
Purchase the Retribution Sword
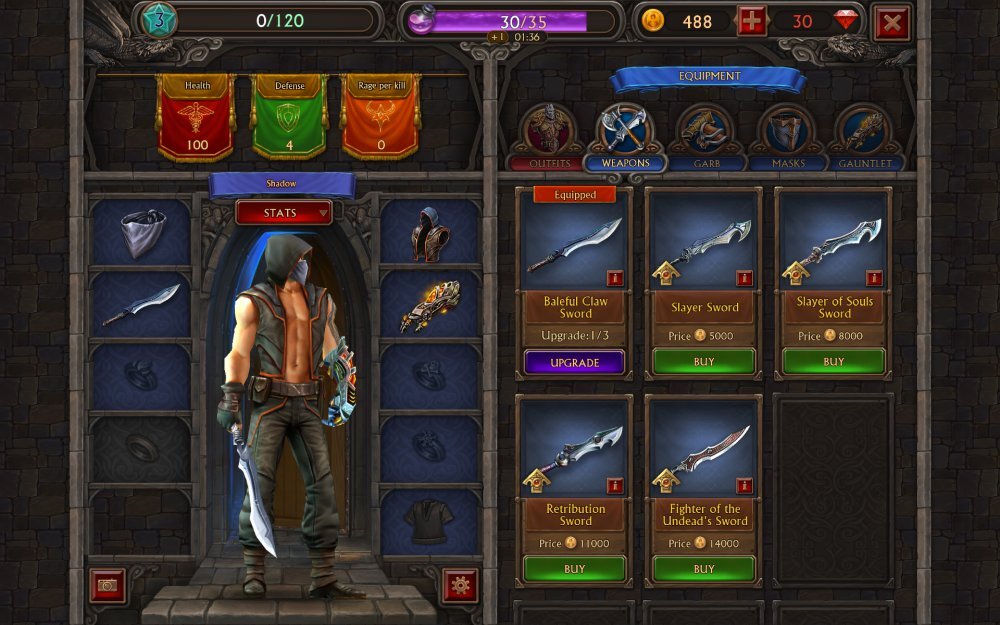pyautogui.click(x=575, y=569)
